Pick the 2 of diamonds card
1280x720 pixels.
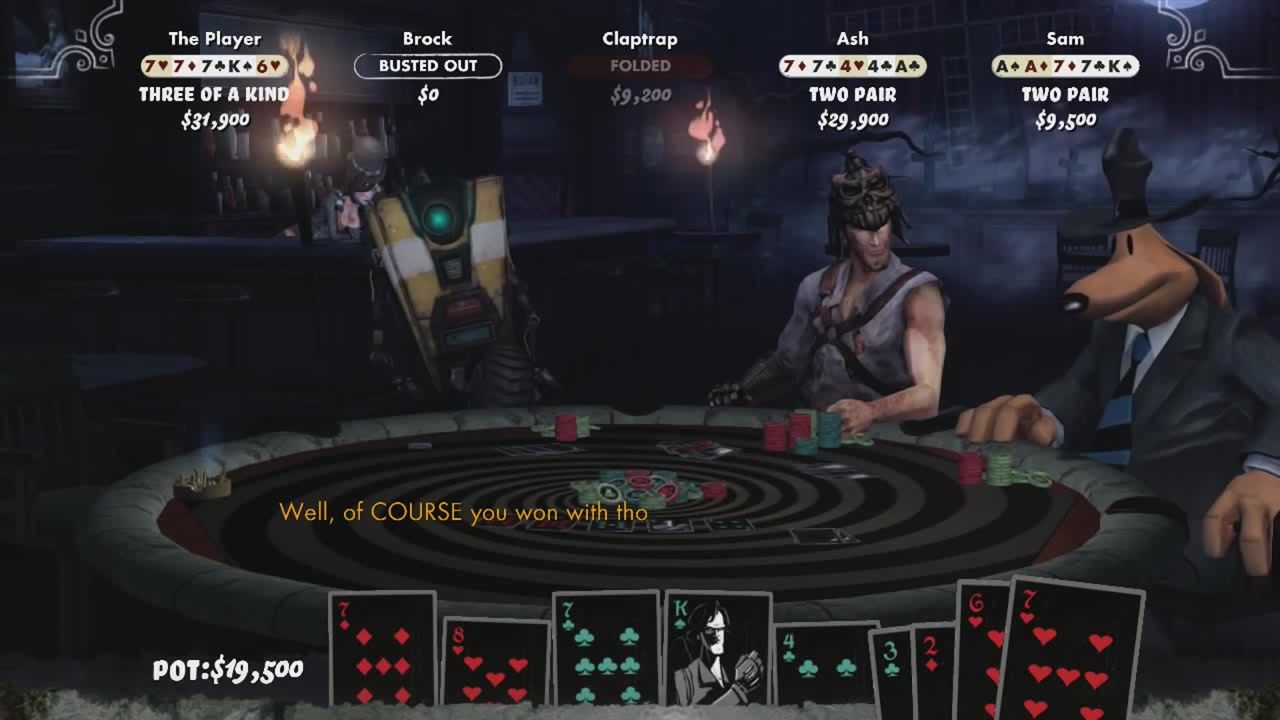(x=934, y=668)
